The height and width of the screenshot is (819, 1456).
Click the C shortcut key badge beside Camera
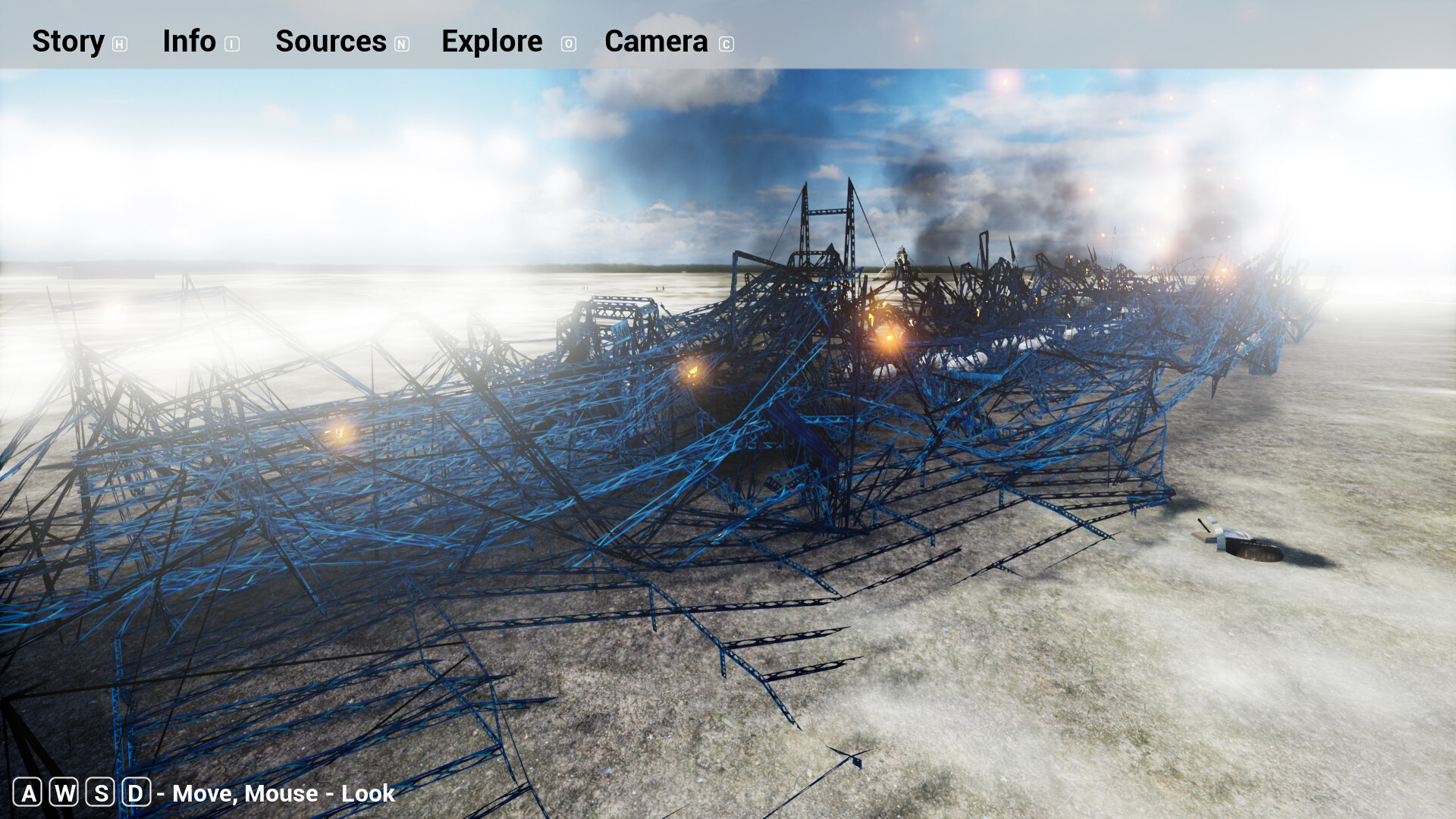(x=726, y=44)
